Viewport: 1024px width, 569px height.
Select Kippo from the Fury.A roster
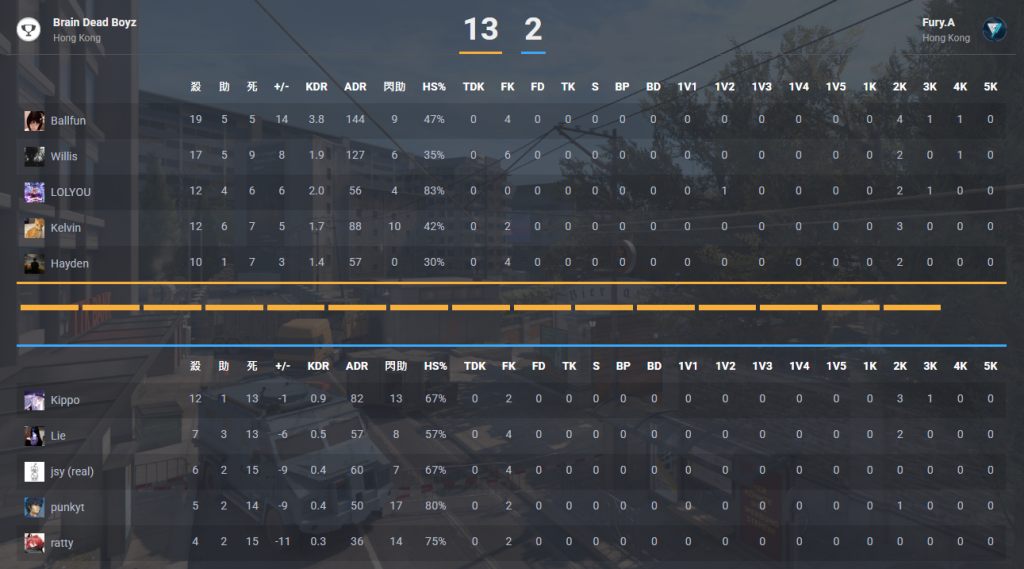click(x=65, y=400)
